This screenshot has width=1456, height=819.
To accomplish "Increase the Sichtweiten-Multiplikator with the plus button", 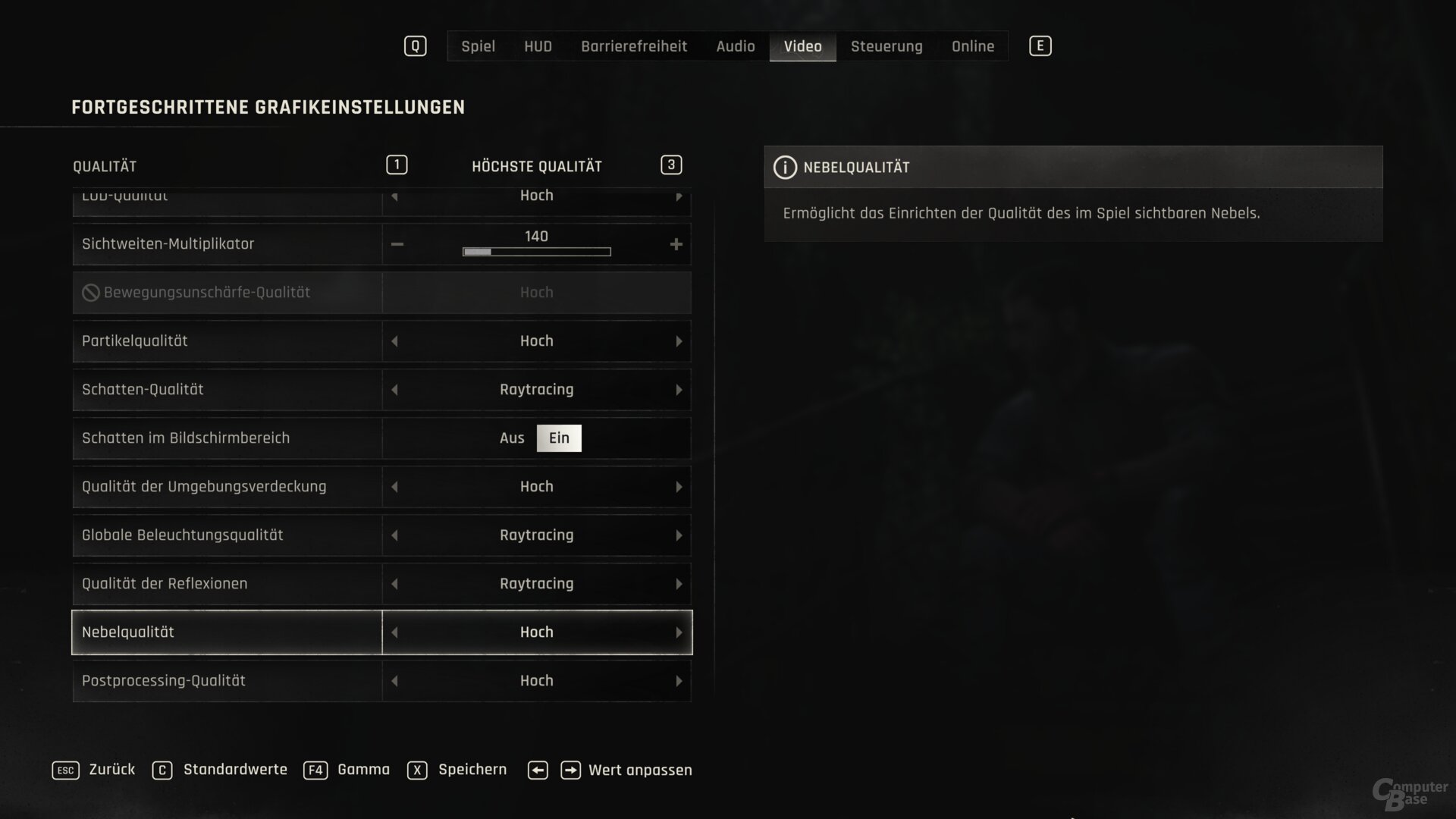I will (676, 244).
